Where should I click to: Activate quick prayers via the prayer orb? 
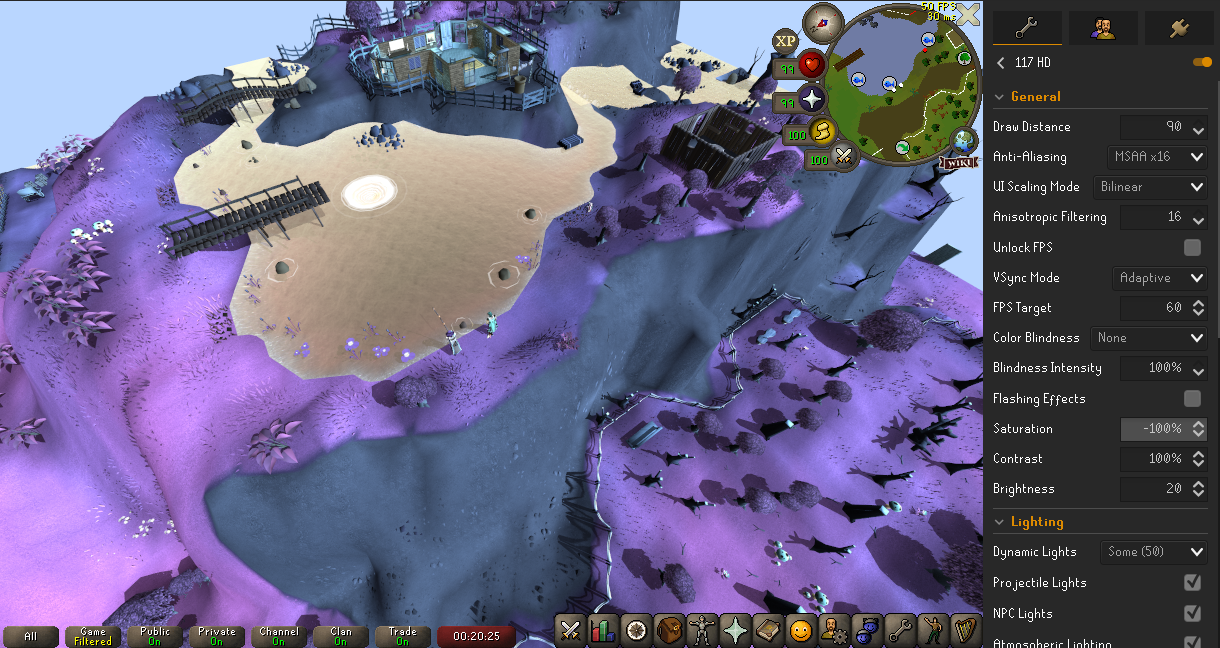[x=811, y=100]
